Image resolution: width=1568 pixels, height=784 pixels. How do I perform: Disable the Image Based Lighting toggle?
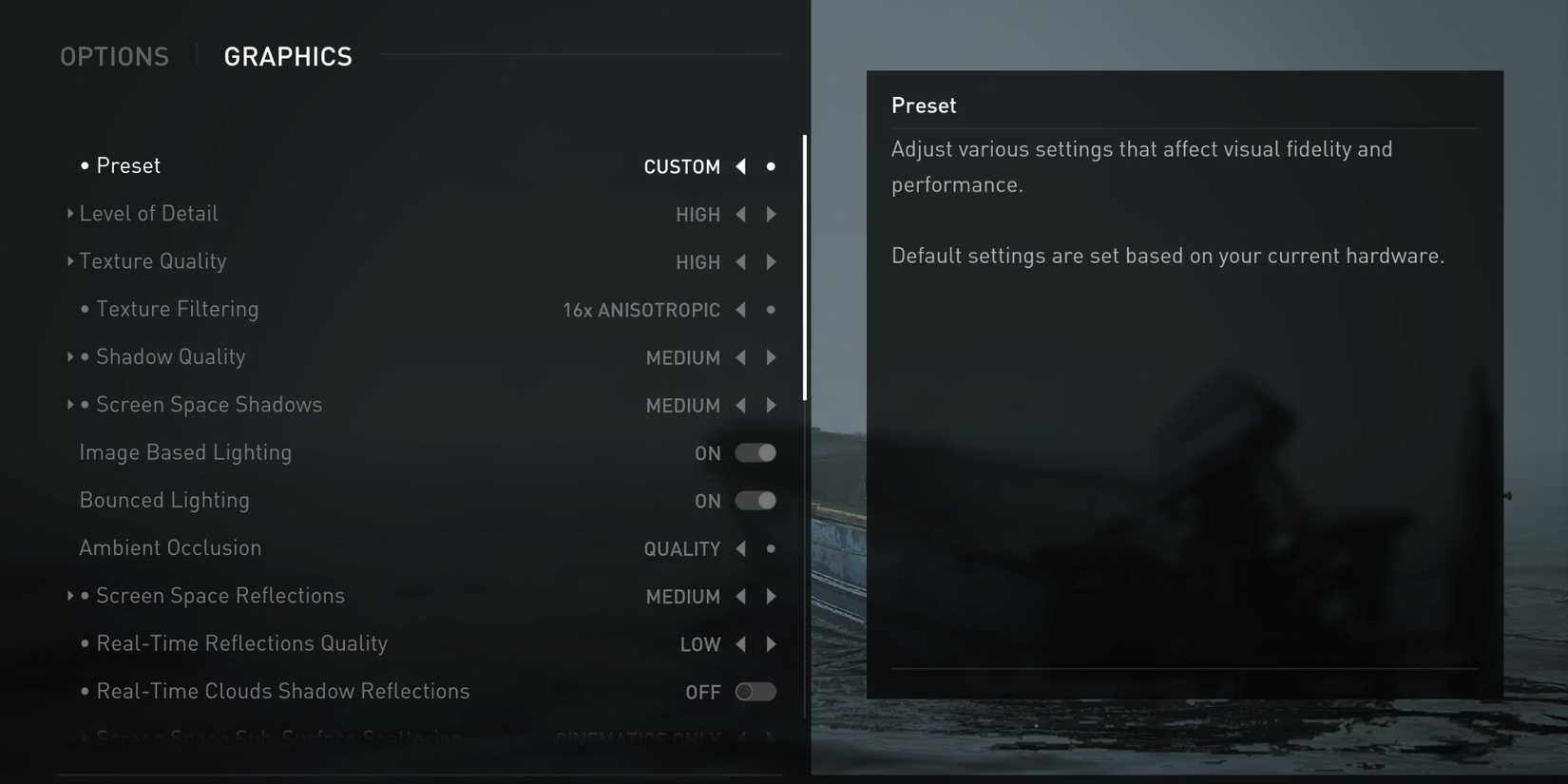coord(756,453)
